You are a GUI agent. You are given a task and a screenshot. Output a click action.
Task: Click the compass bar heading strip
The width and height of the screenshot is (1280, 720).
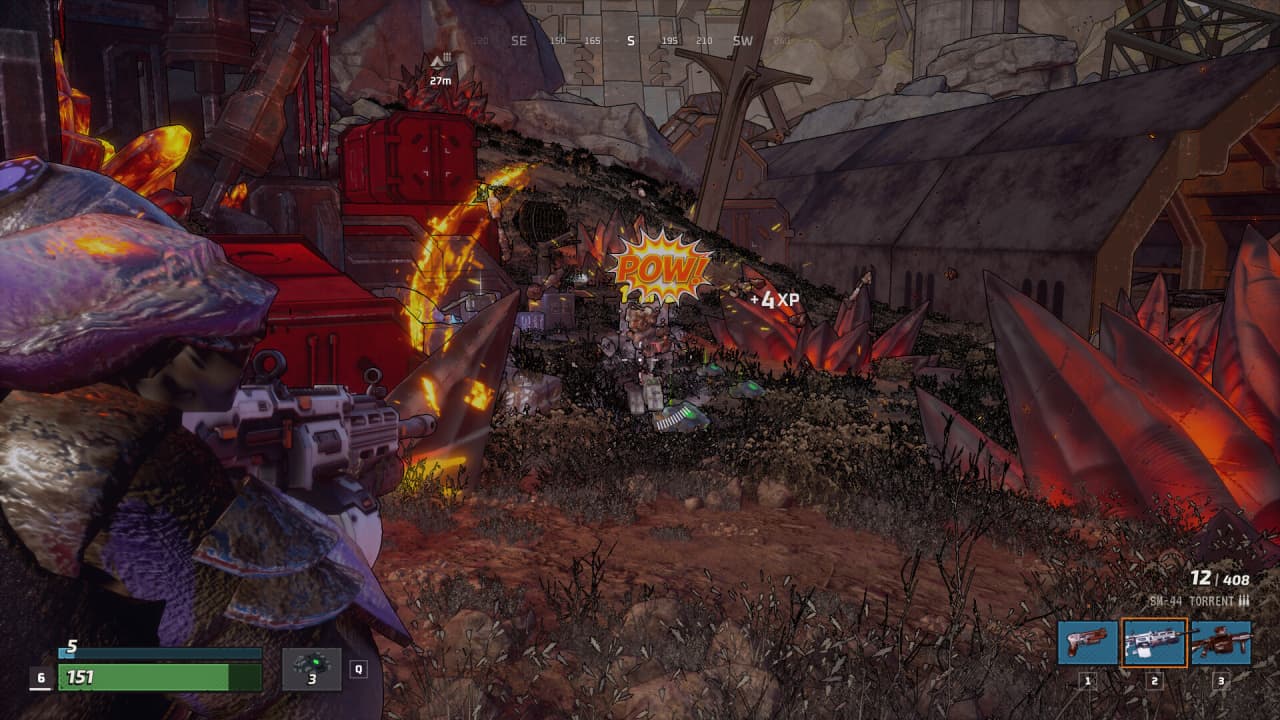630,41
